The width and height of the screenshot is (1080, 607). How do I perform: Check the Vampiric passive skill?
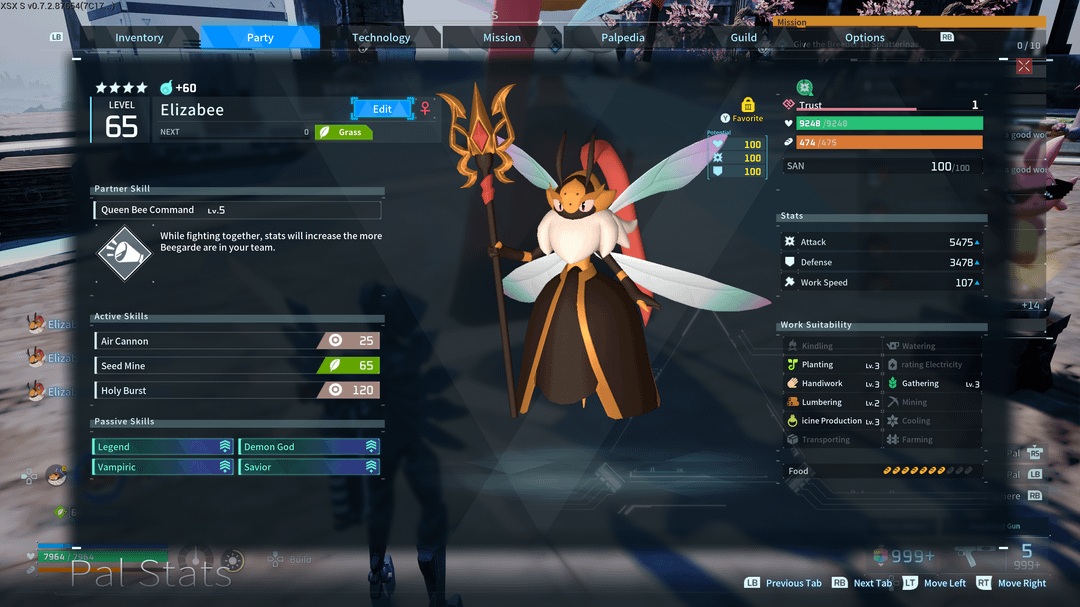(164, 467)
